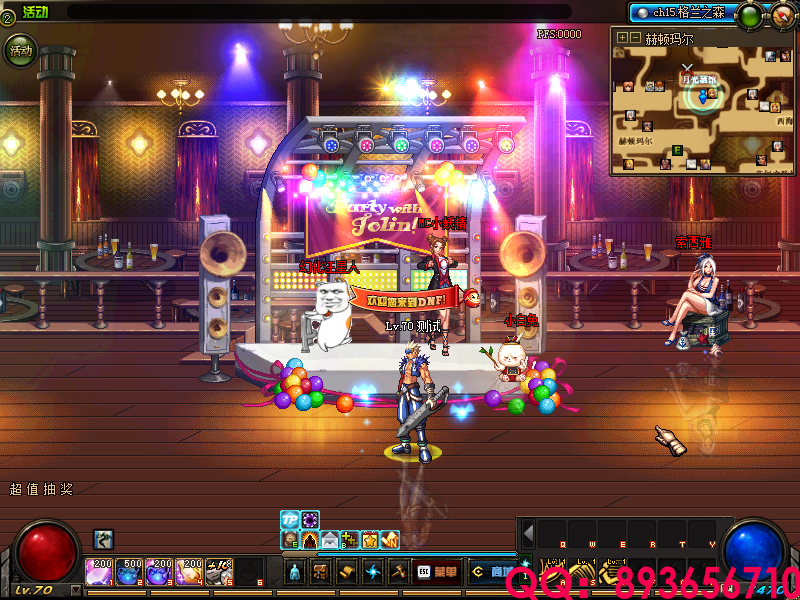This screenshot has height=600, width=800.
Task: Click the blue TP icon above the hotbar
Action: (x=290, y=520)
